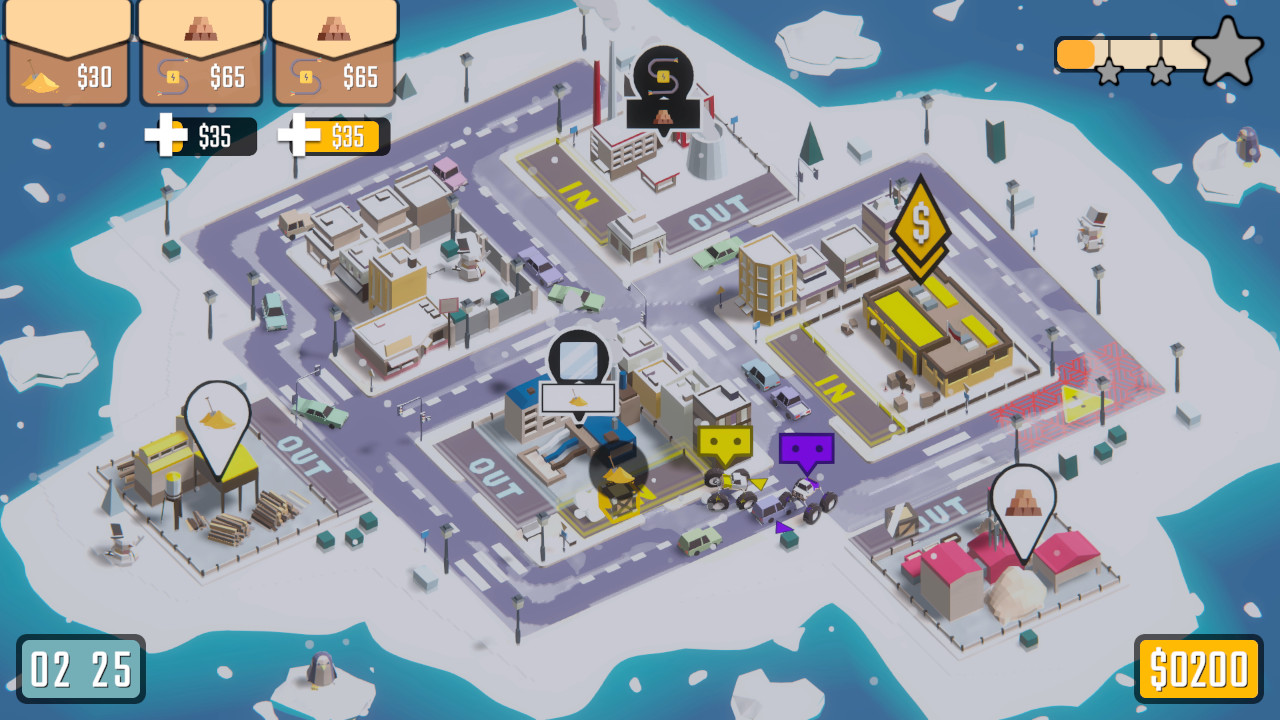Toggle the dark plus $35 purchase button
The width and height of the screenshot is (1280, 720).
point(200,136)
